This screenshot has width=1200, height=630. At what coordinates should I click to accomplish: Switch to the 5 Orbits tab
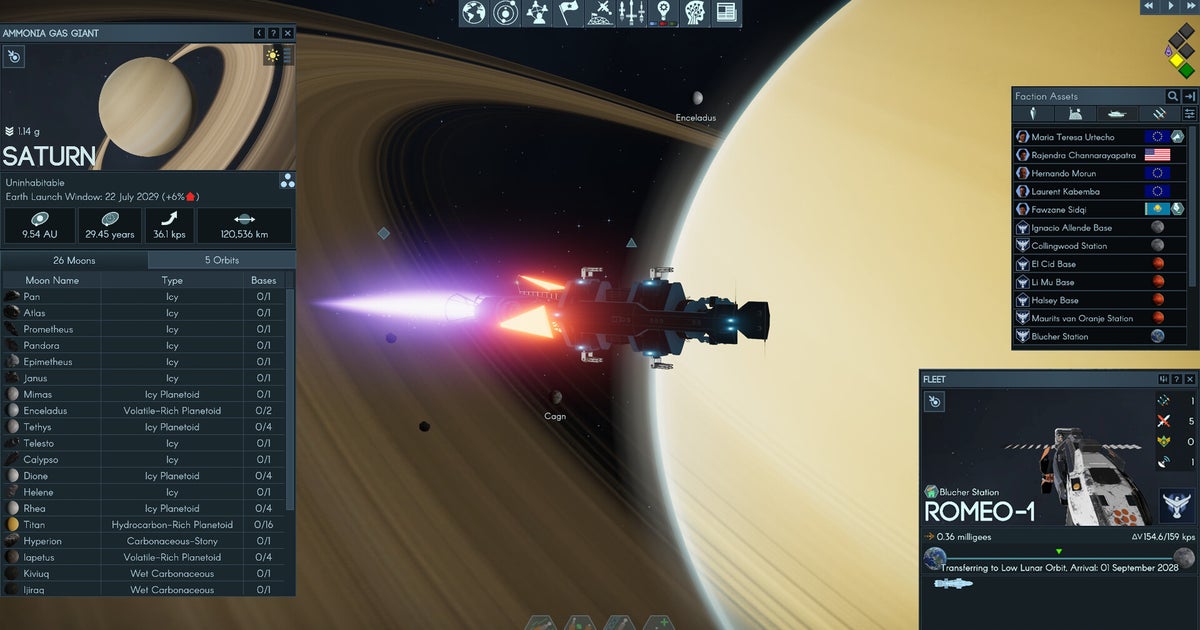click(x=222, y=260)
